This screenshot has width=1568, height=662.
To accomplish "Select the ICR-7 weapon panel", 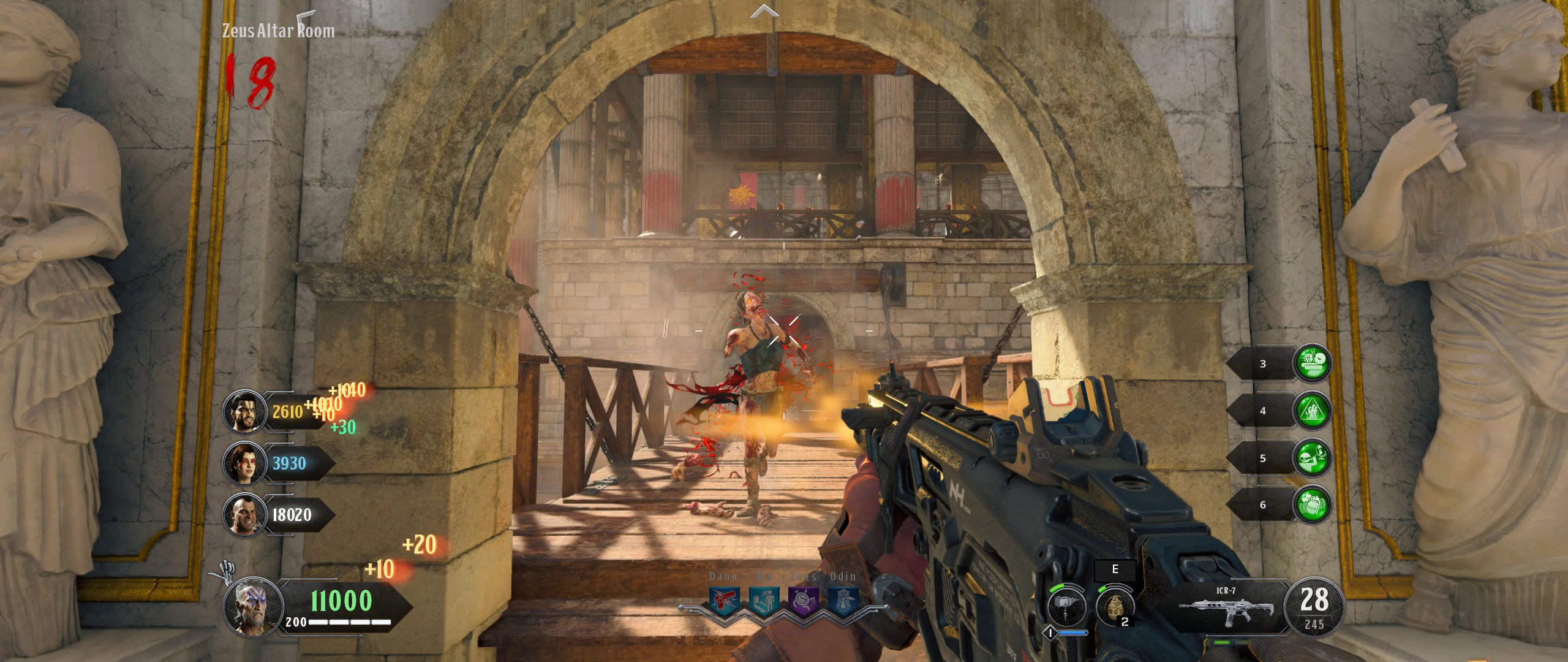I will point(1226,607).
